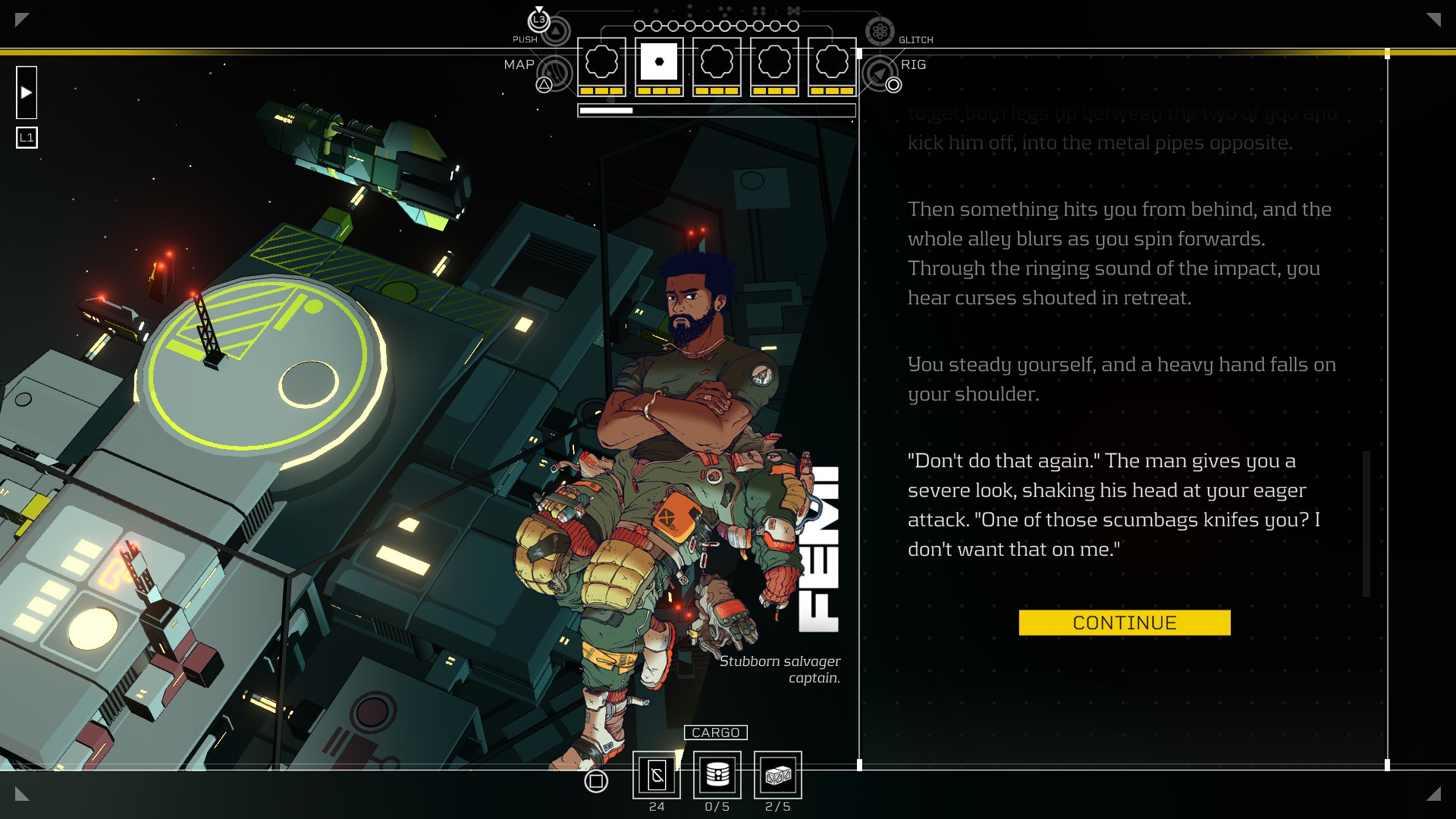Select the fuel barrel cargo slot
The image size is (1456, 819).
[717, 775]
